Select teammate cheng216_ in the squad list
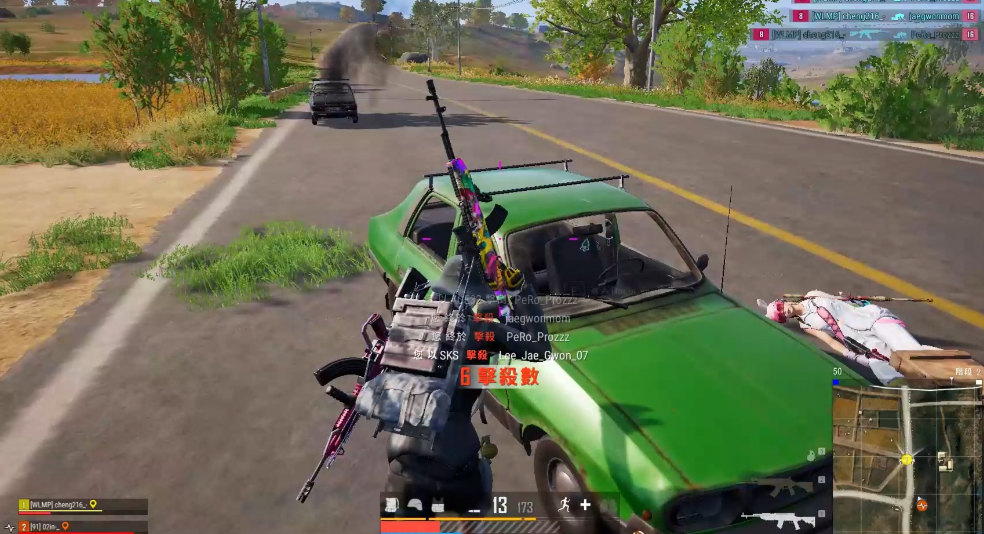The image size is (984, 534). pyautogui.click(x=58, y=506)
